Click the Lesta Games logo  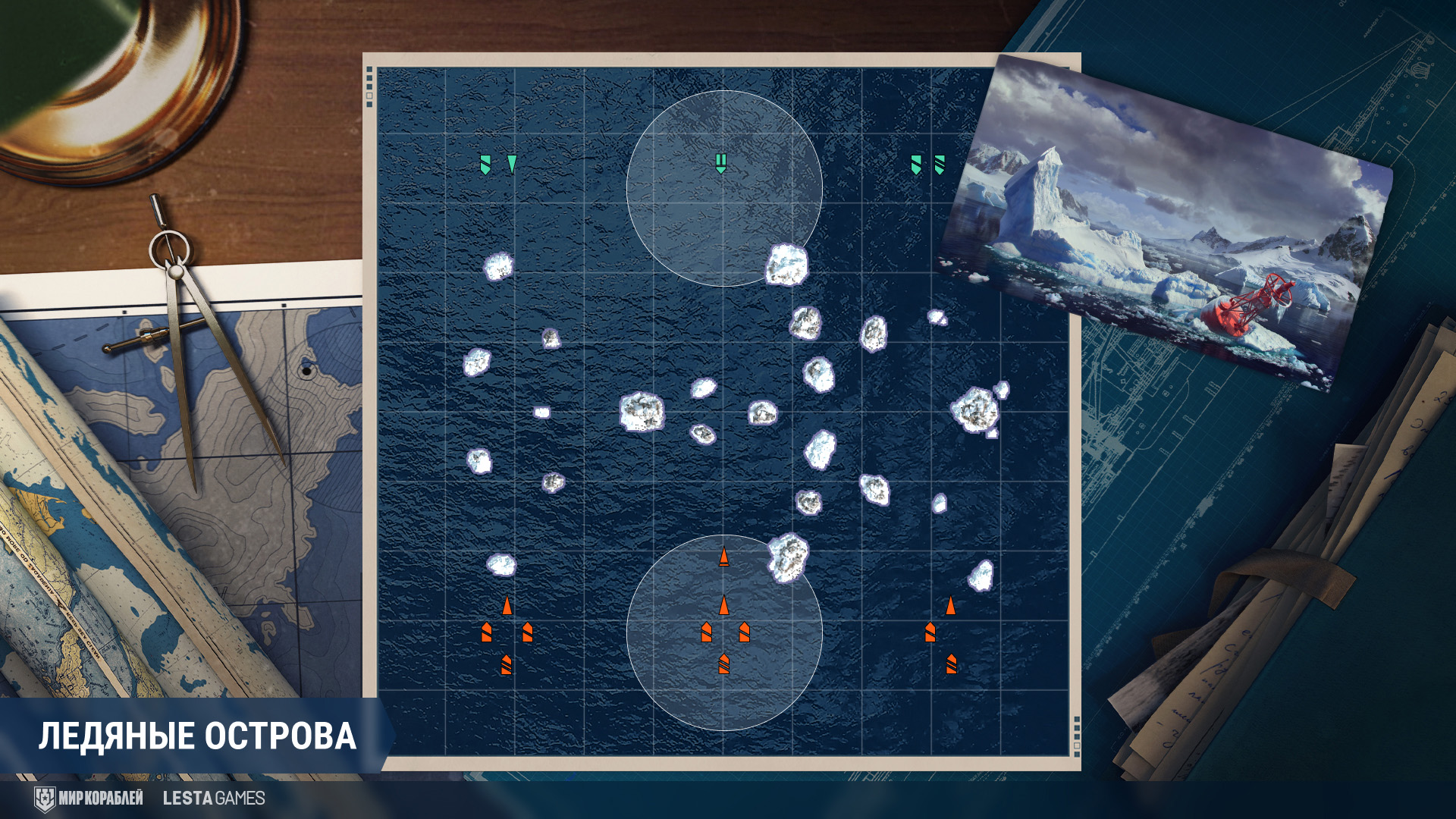coord(214,798)
